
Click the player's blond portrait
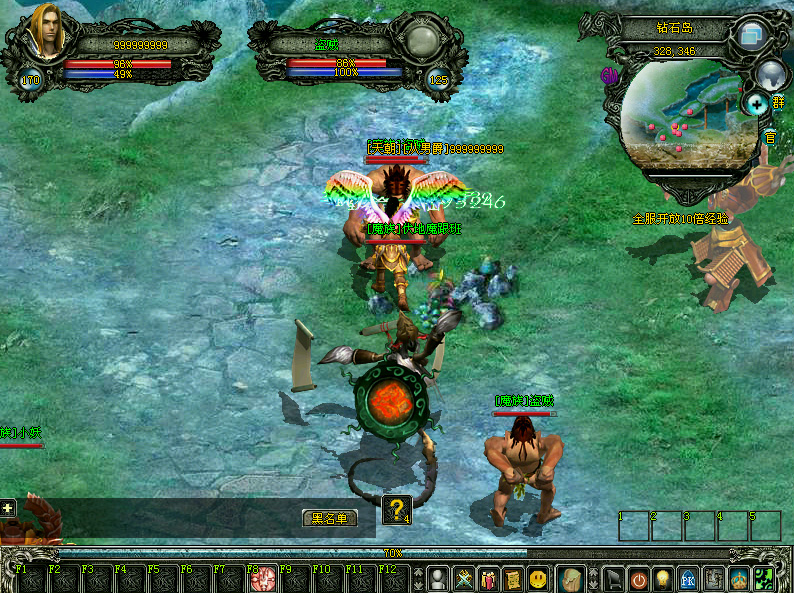click(46, 32)
